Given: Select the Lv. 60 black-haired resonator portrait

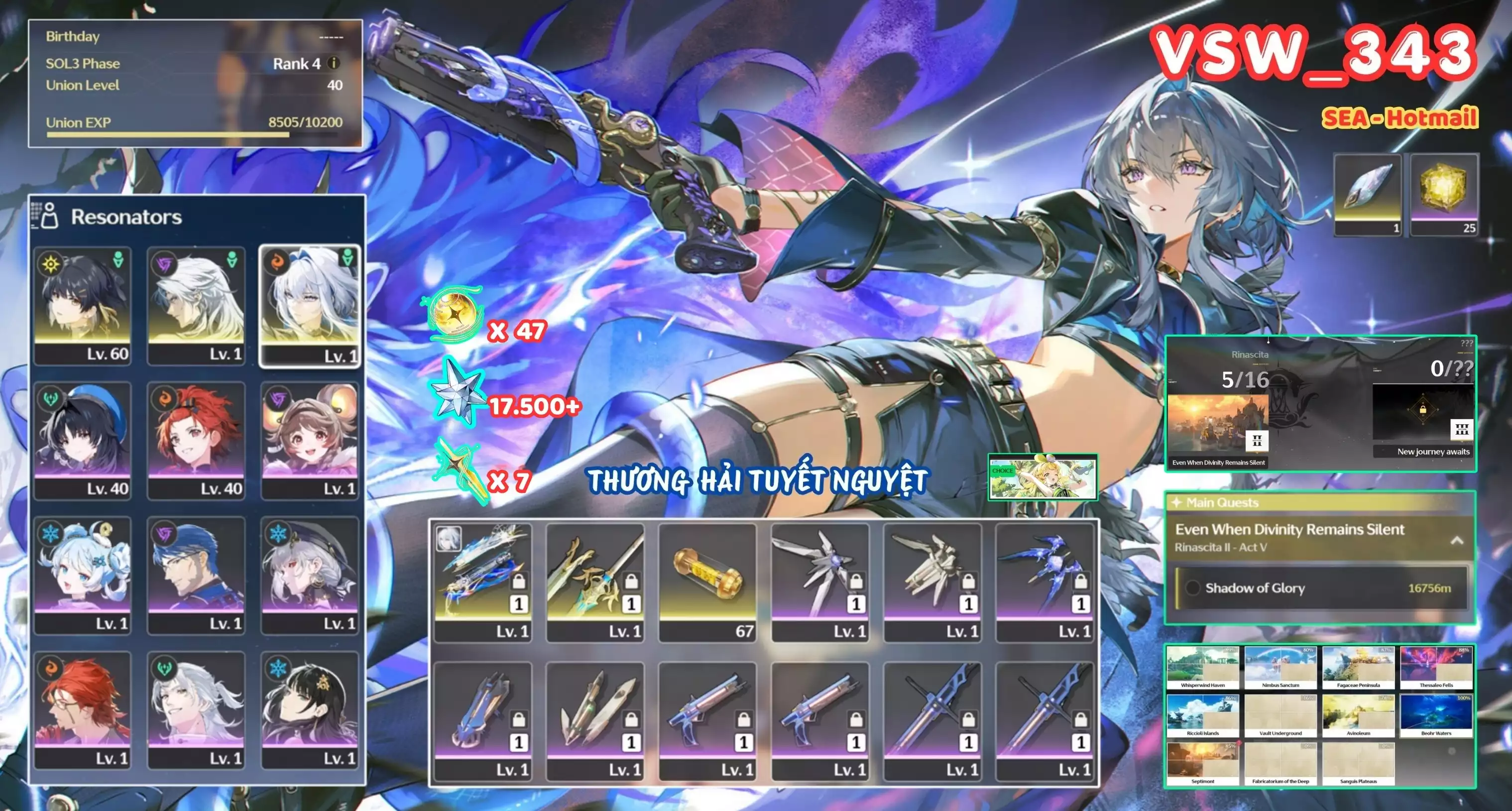Looking at the screenshot, I should [83, 305].
